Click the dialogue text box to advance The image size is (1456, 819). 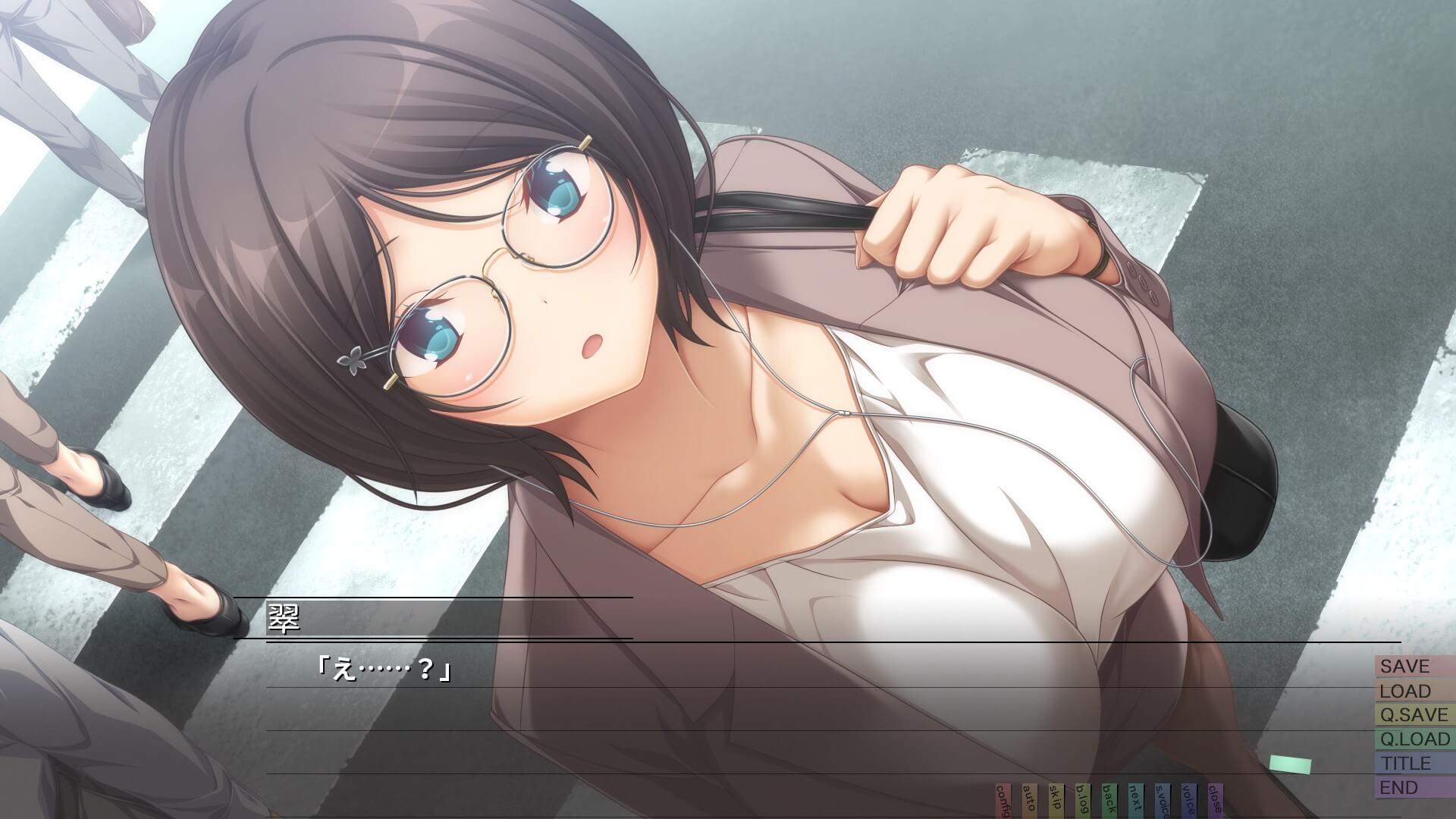[x=682, y=720]
